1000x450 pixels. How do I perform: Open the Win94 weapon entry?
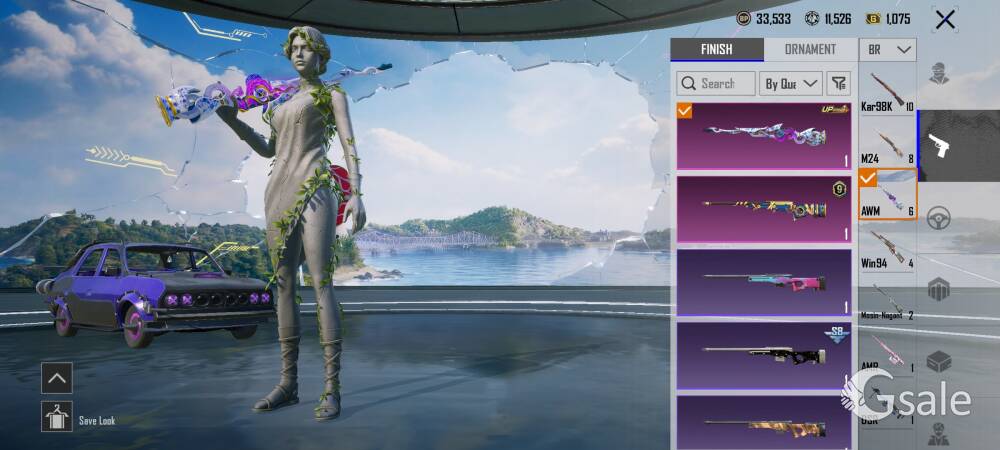click(x=887, y=248)
